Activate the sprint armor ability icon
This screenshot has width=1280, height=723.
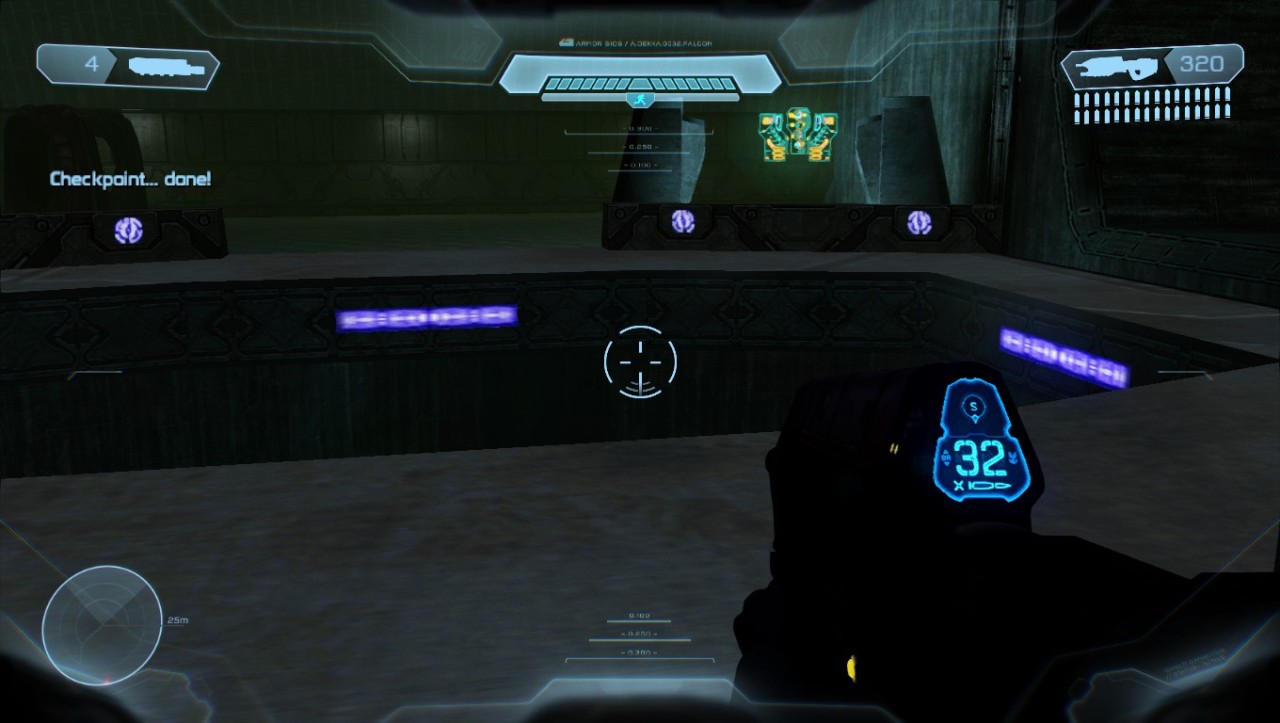(640, 100)
